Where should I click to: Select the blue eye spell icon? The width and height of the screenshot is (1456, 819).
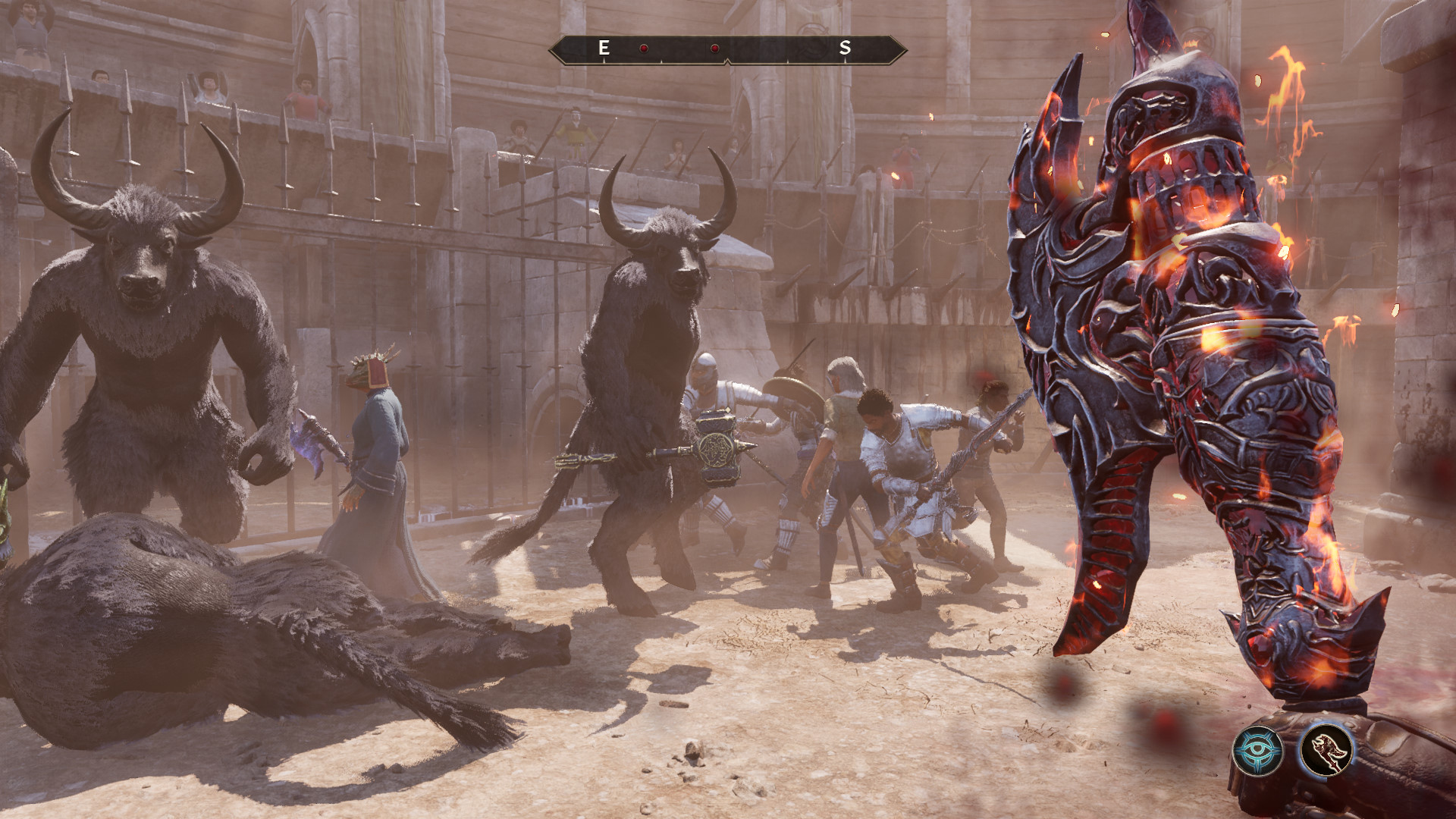1257,751
